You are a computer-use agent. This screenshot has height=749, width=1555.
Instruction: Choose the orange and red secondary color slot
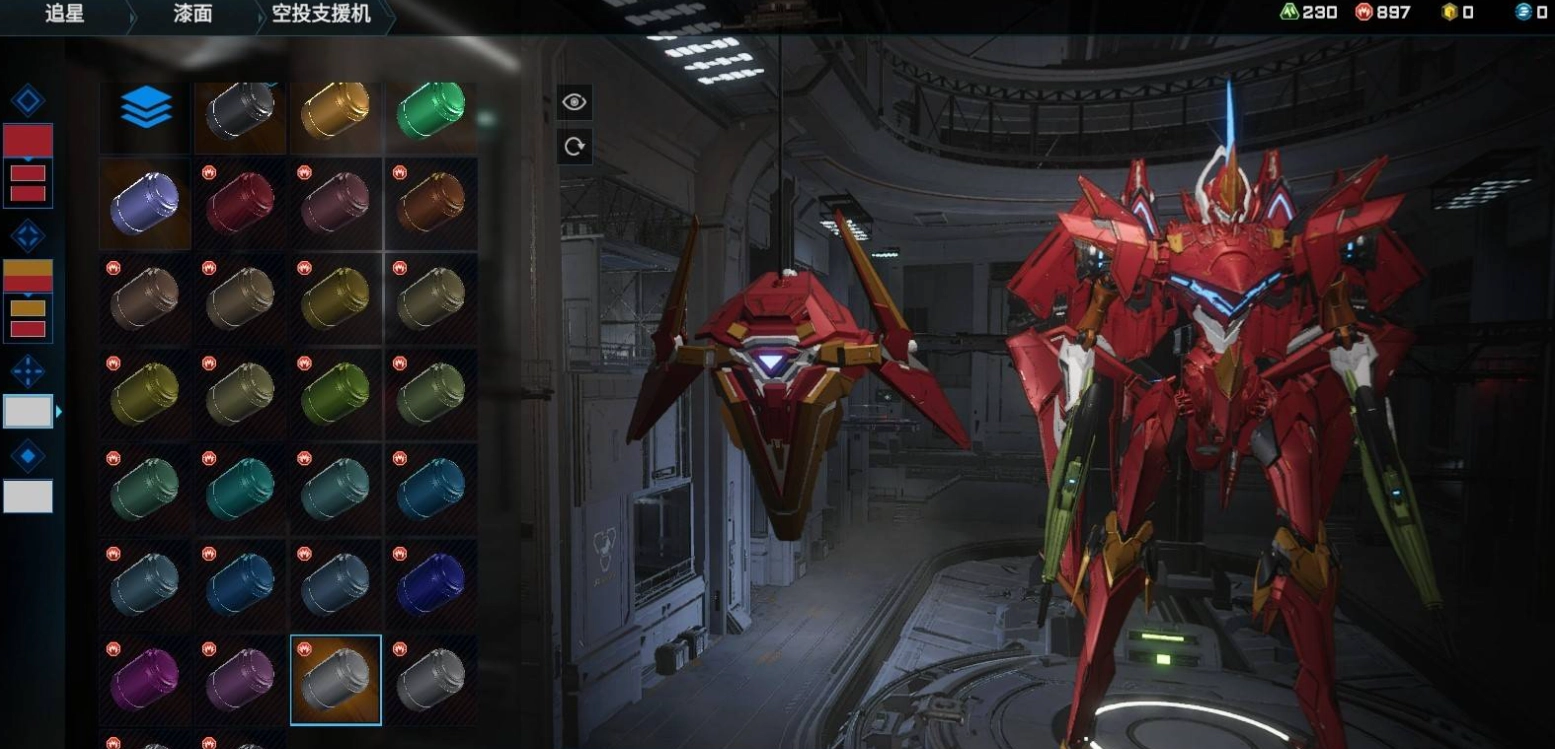click(x=28, y=276)
